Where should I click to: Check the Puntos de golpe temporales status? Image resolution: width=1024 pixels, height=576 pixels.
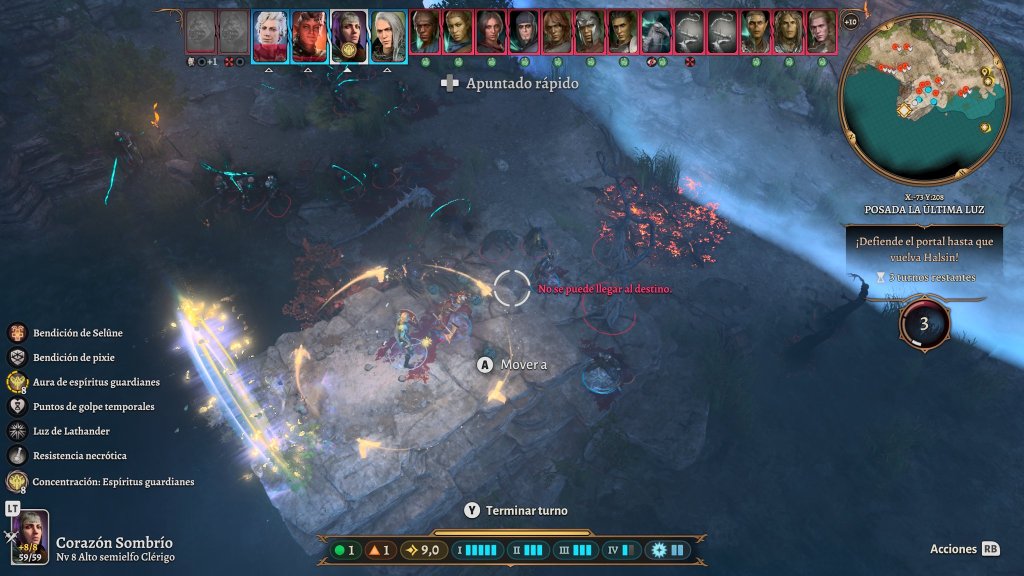(17, 407)
